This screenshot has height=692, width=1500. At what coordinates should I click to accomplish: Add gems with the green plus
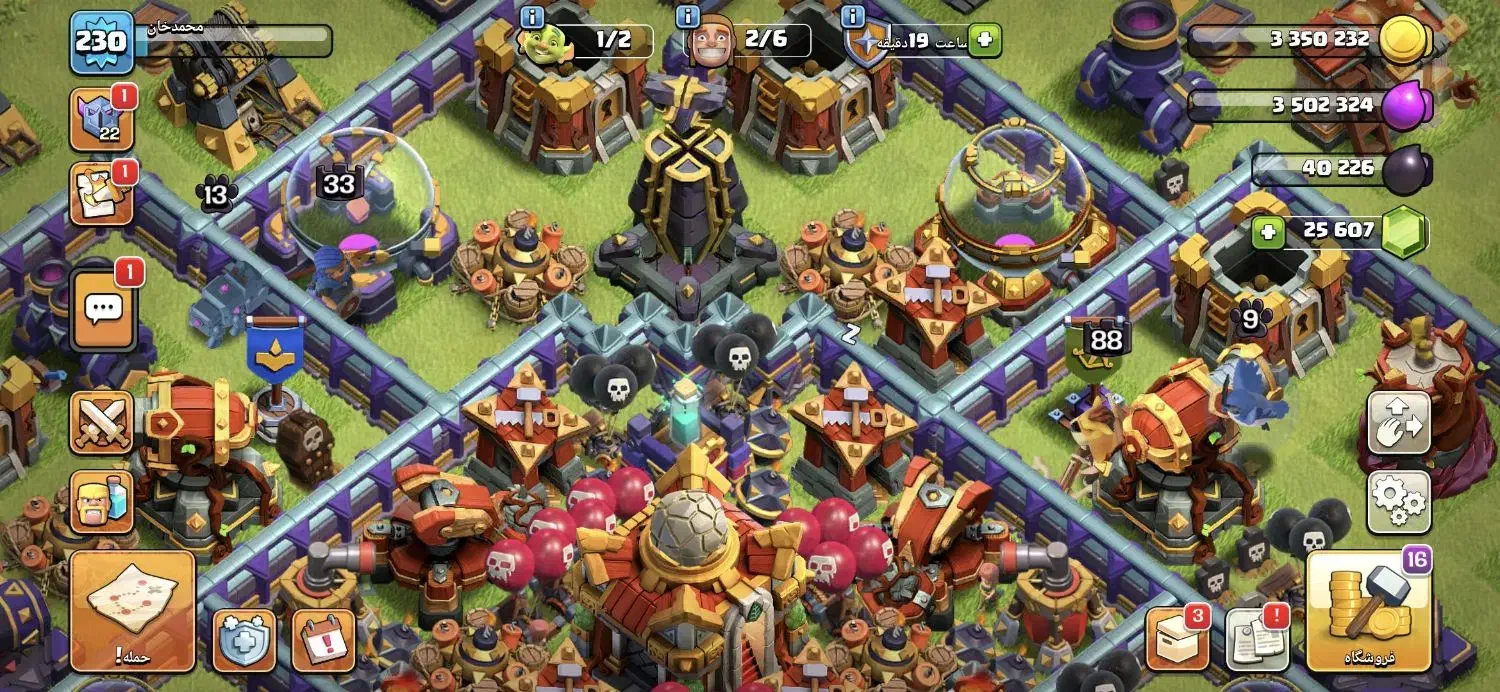pyautogui.click(x=1268, y=232)
